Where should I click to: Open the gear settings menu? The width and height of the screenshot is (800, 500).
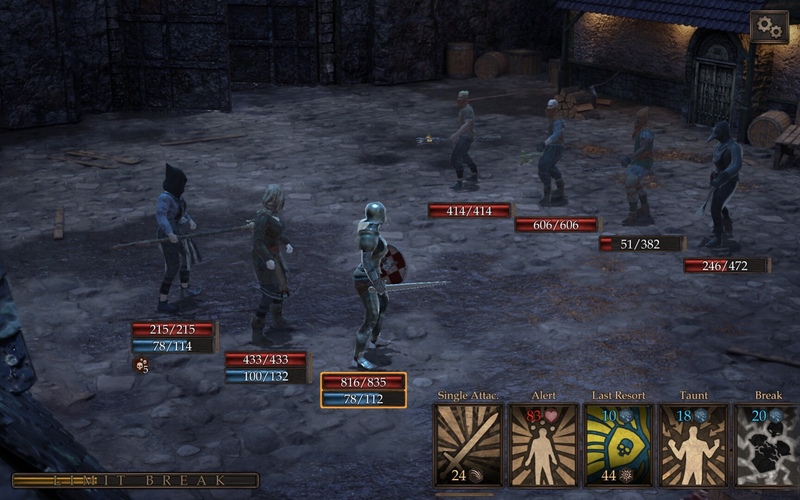(x=769, y=27)
